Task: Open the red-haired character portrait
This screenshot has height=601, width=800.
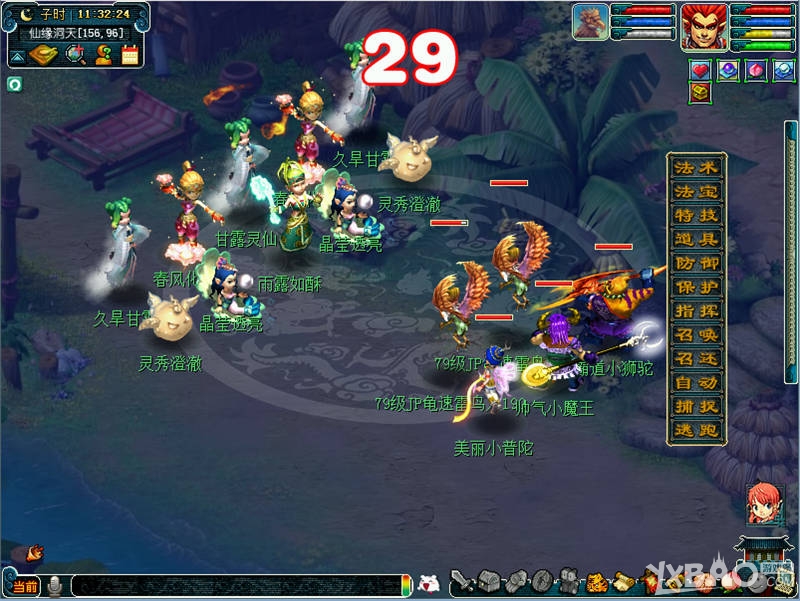Action: (704, 26)
